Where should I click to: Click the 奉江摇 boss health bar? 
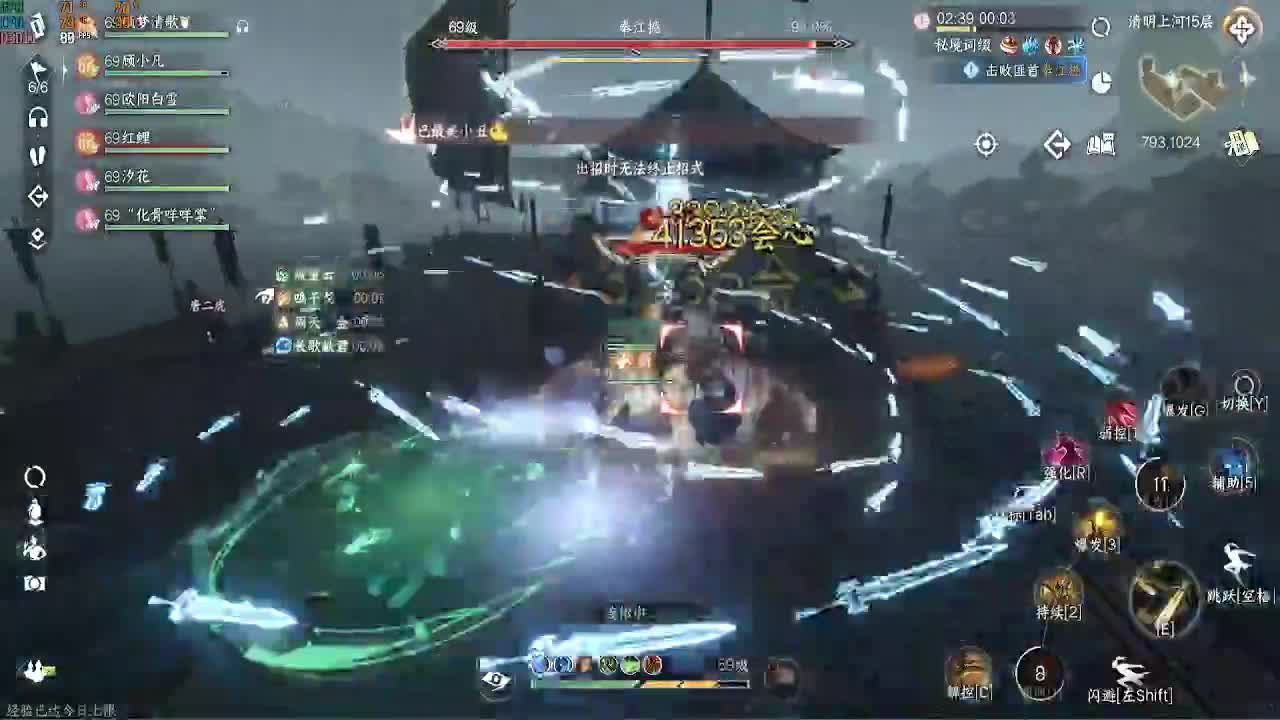coord(640,43)
